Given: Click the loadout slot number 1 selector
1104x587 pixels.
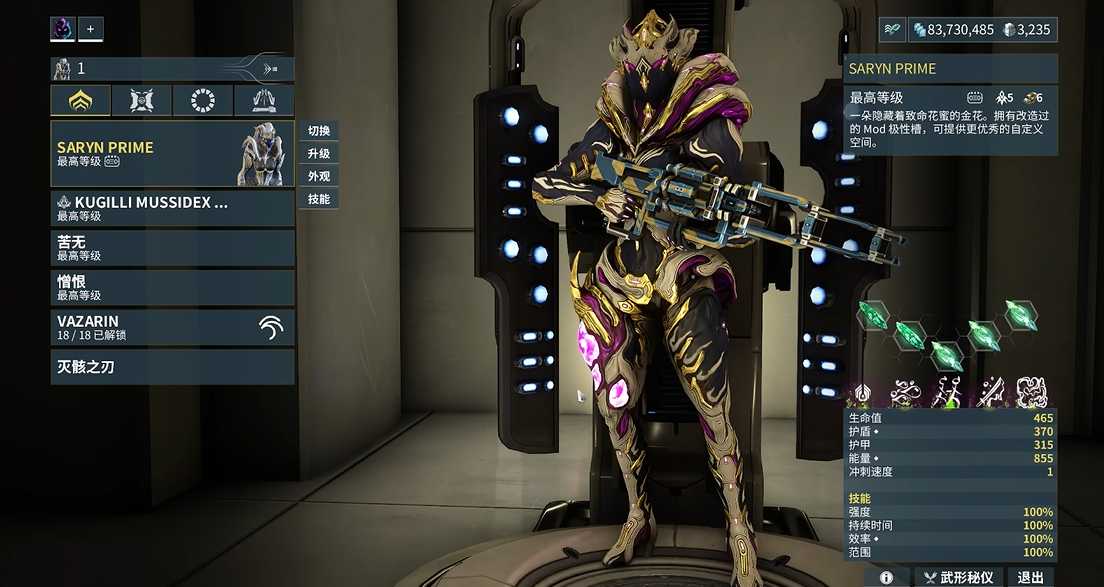Looking at the screenshot, I should pyautogui.click(x=172, y=69).
